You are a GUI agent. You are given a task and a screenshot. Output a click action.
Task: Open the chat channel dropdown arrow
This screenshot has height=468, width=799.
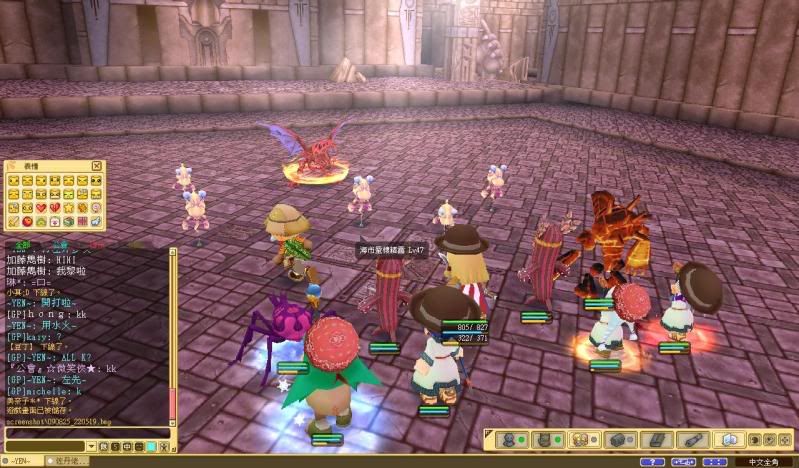point(91,446)
